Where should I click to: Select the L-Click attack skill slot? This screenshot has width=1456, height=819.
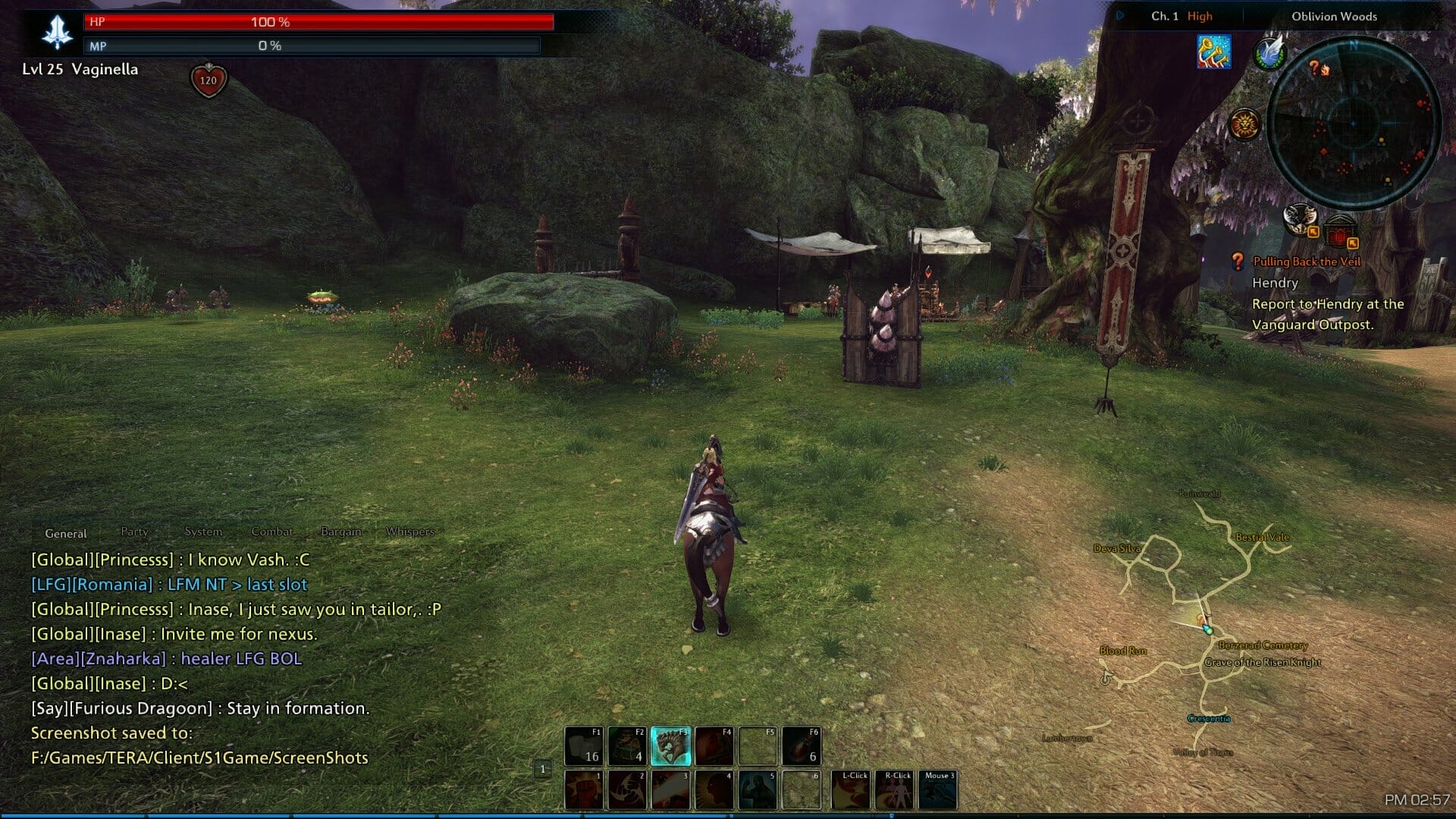point(851,790)
